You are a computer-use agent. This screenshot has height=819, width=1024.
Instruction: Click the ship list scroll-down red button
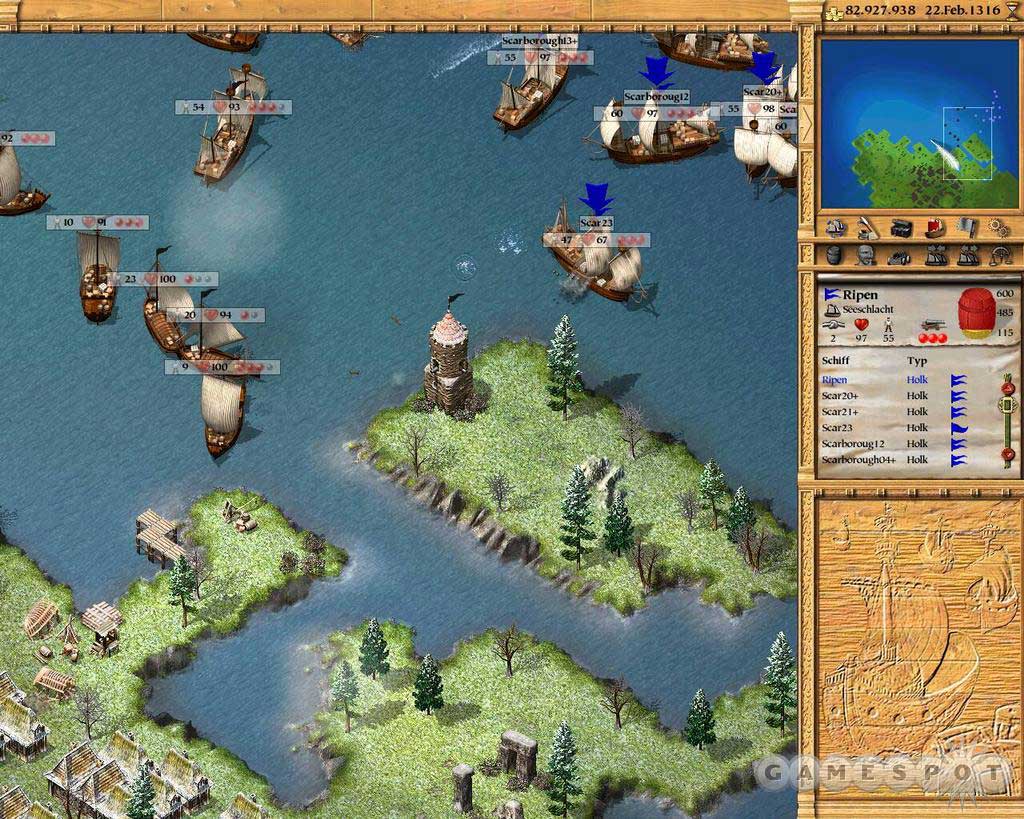(x=1008, y=455)
